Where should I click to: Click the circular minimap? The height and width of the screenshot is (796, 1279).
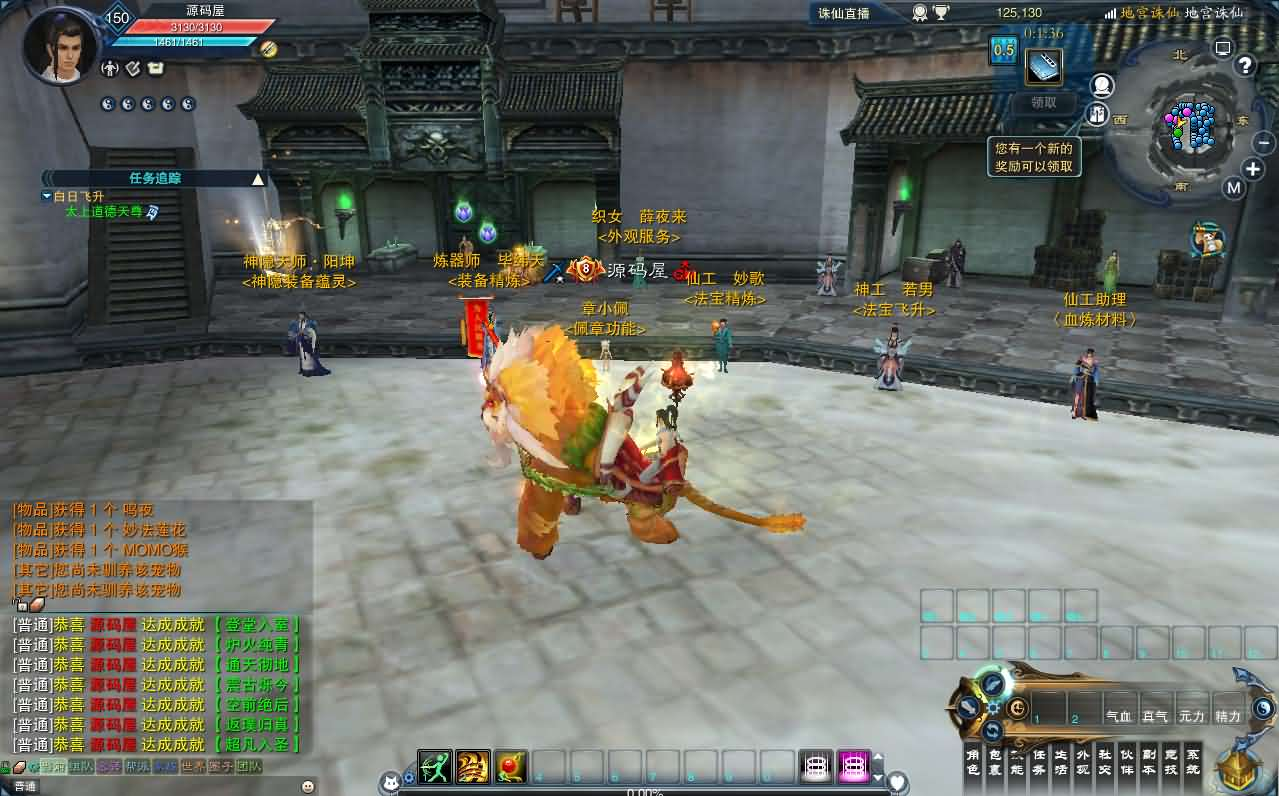1190,128
